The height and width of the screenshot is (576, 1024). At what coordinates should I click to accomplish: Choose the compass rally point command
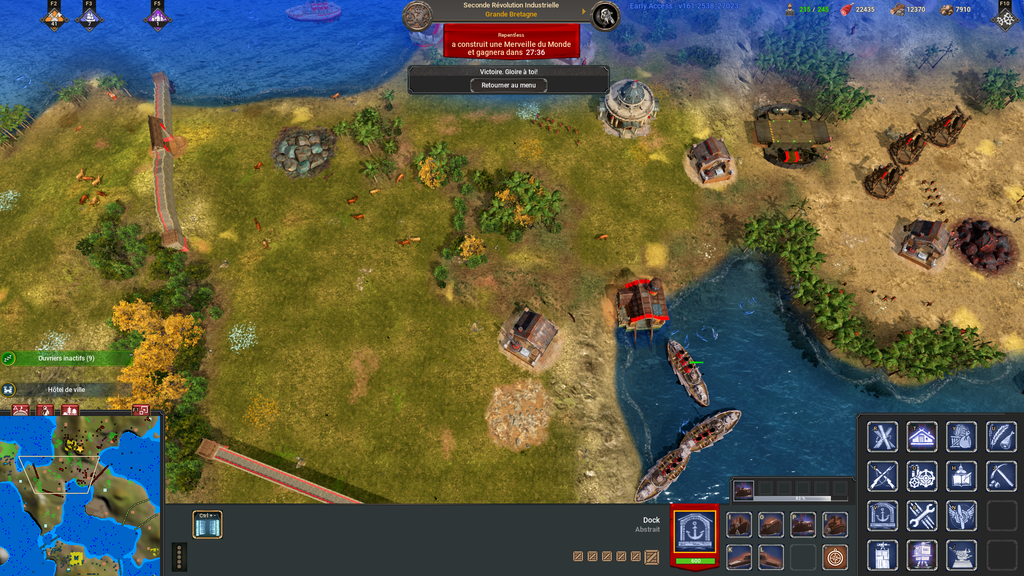834,557
